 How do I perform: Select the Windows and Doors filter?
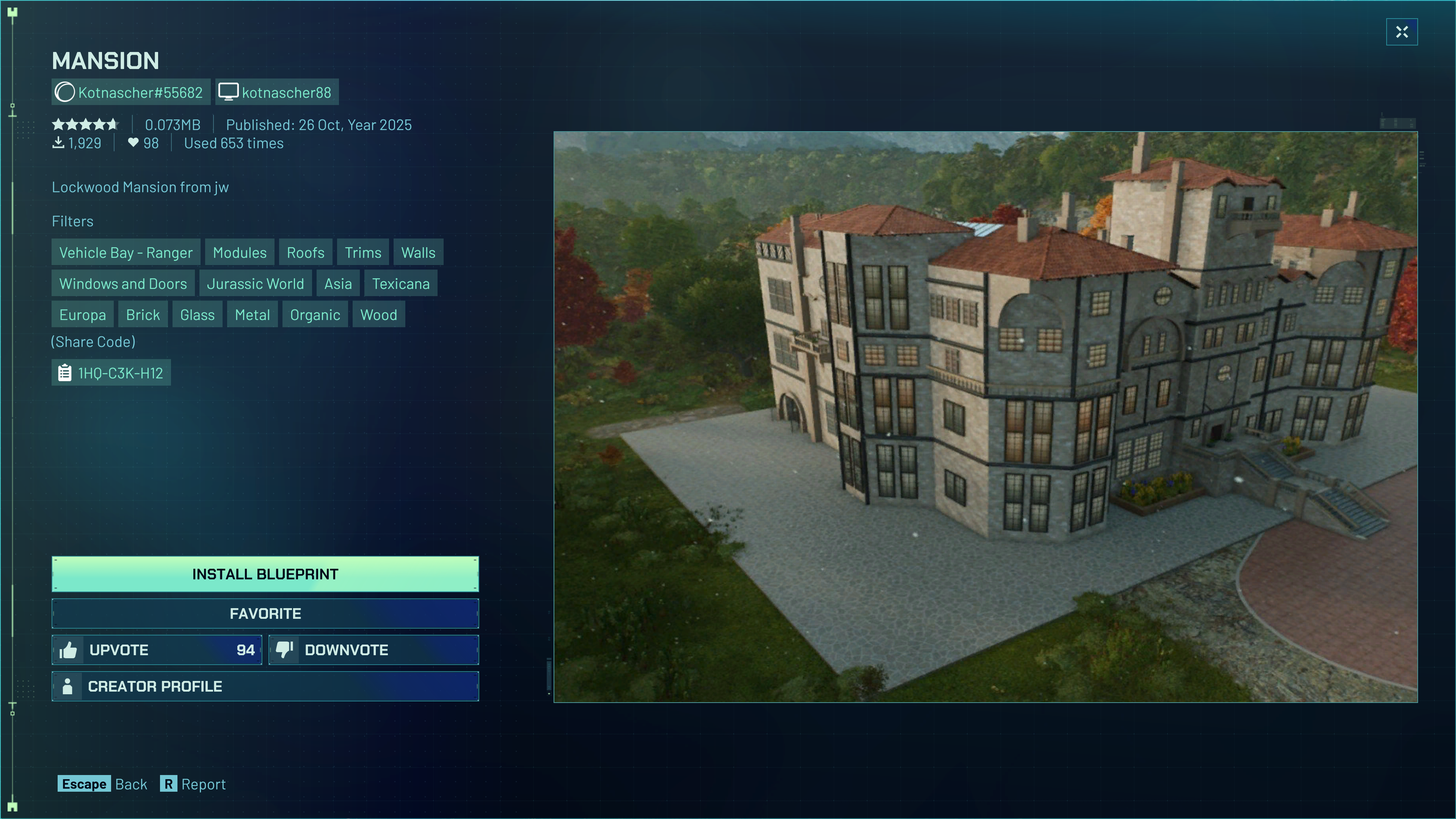(122, 284)
